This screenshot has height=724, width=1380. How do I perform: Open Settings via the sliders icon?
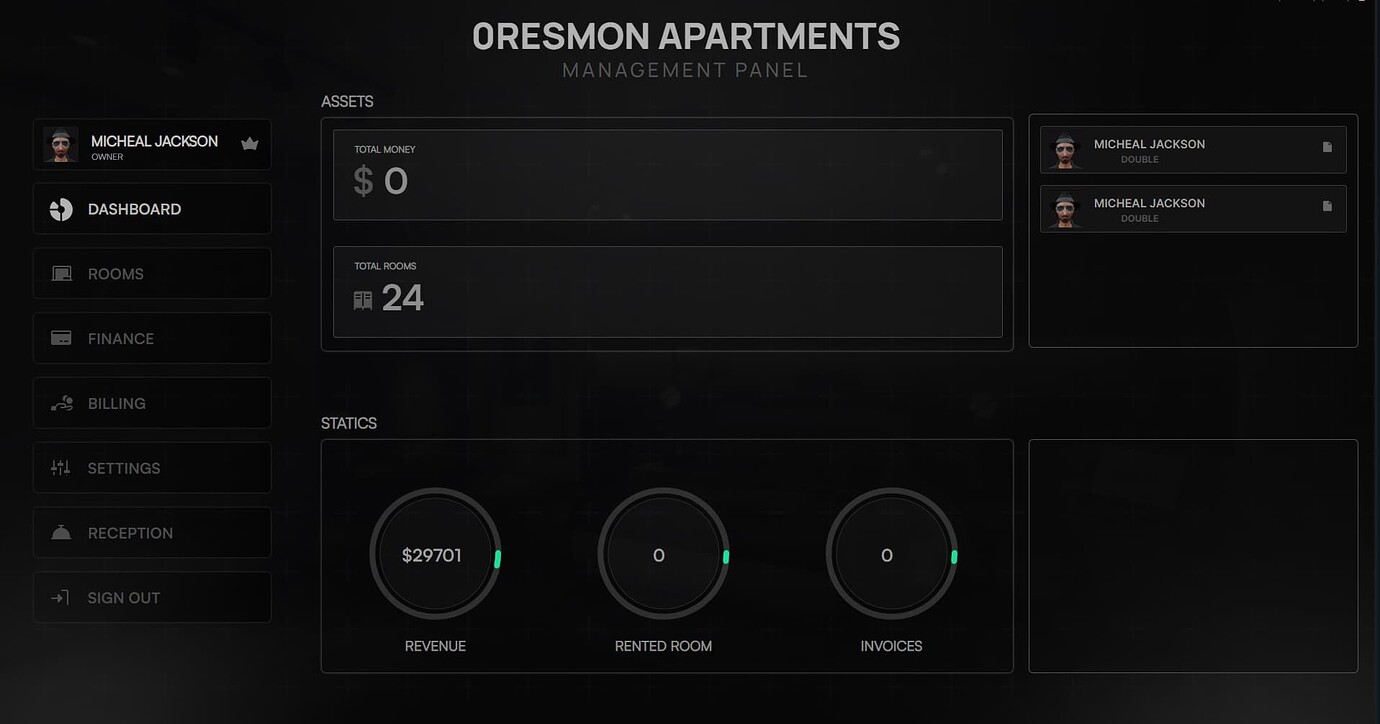coord(61,468)
